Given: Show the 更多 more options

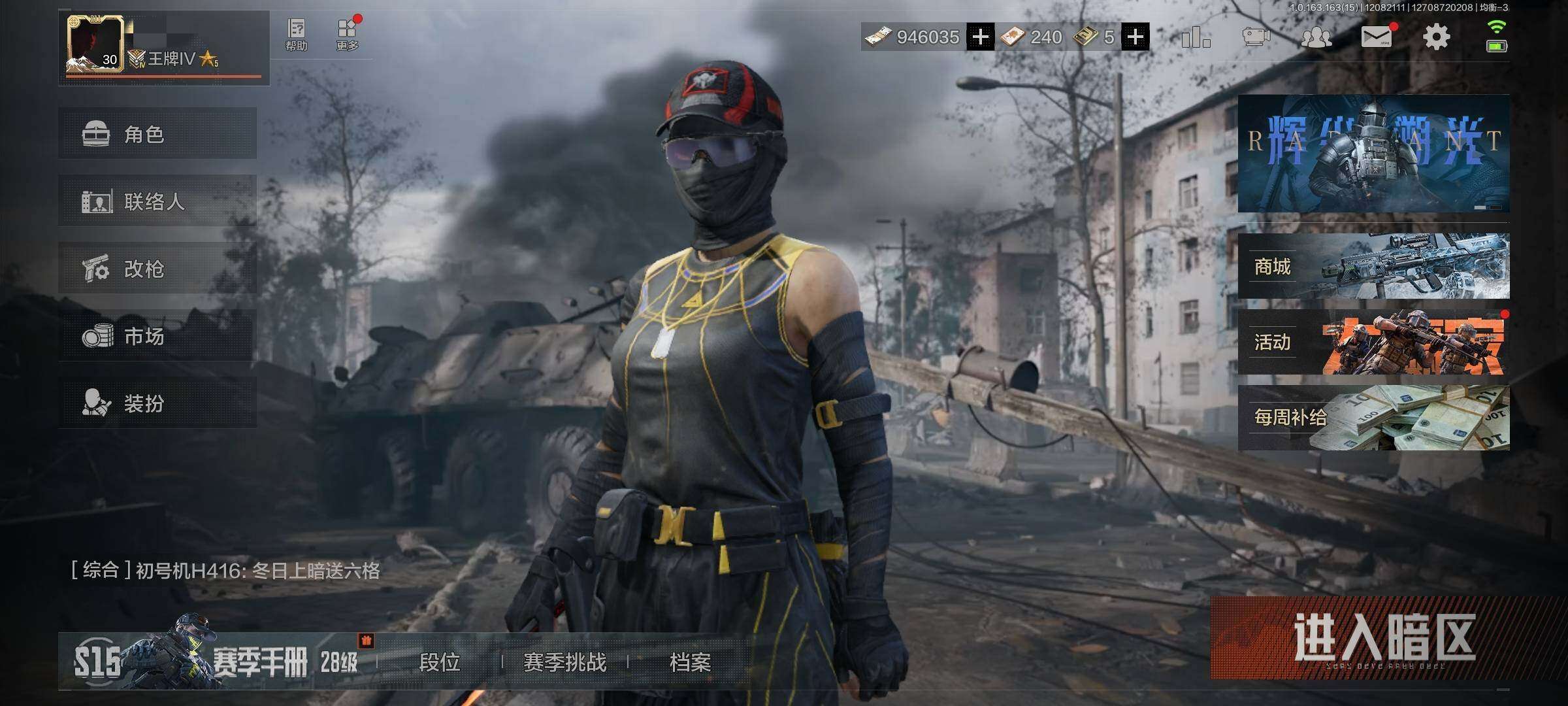Looking at the screenshot, I should (347, 35).
